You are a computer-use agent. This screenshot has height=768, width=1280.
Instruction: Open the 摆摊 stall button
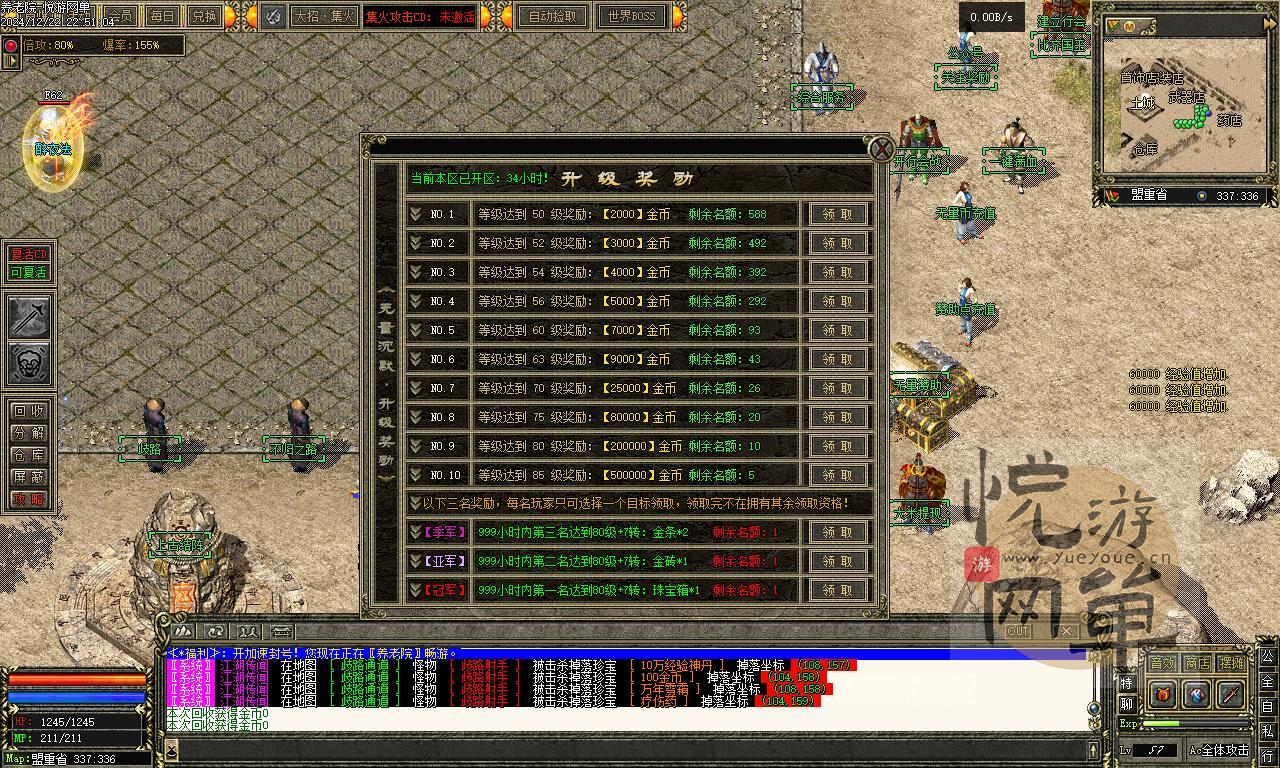pos(1232,662)
